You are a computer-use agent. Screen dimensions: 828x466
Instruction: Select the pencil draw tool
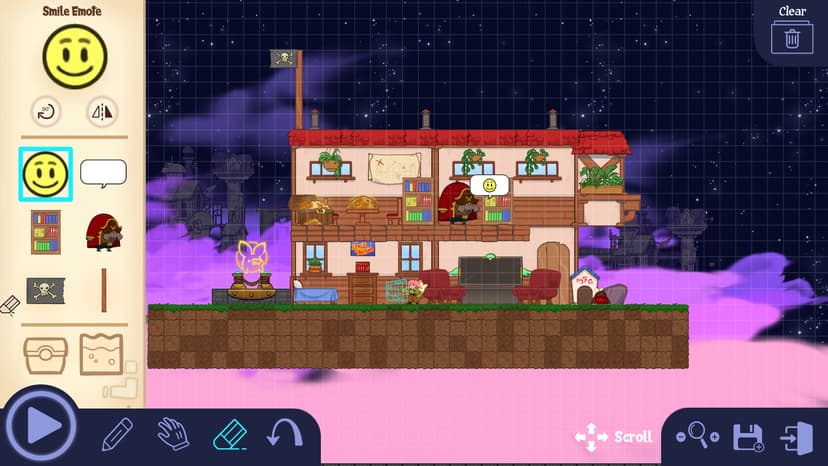click(x=117, y=434)
